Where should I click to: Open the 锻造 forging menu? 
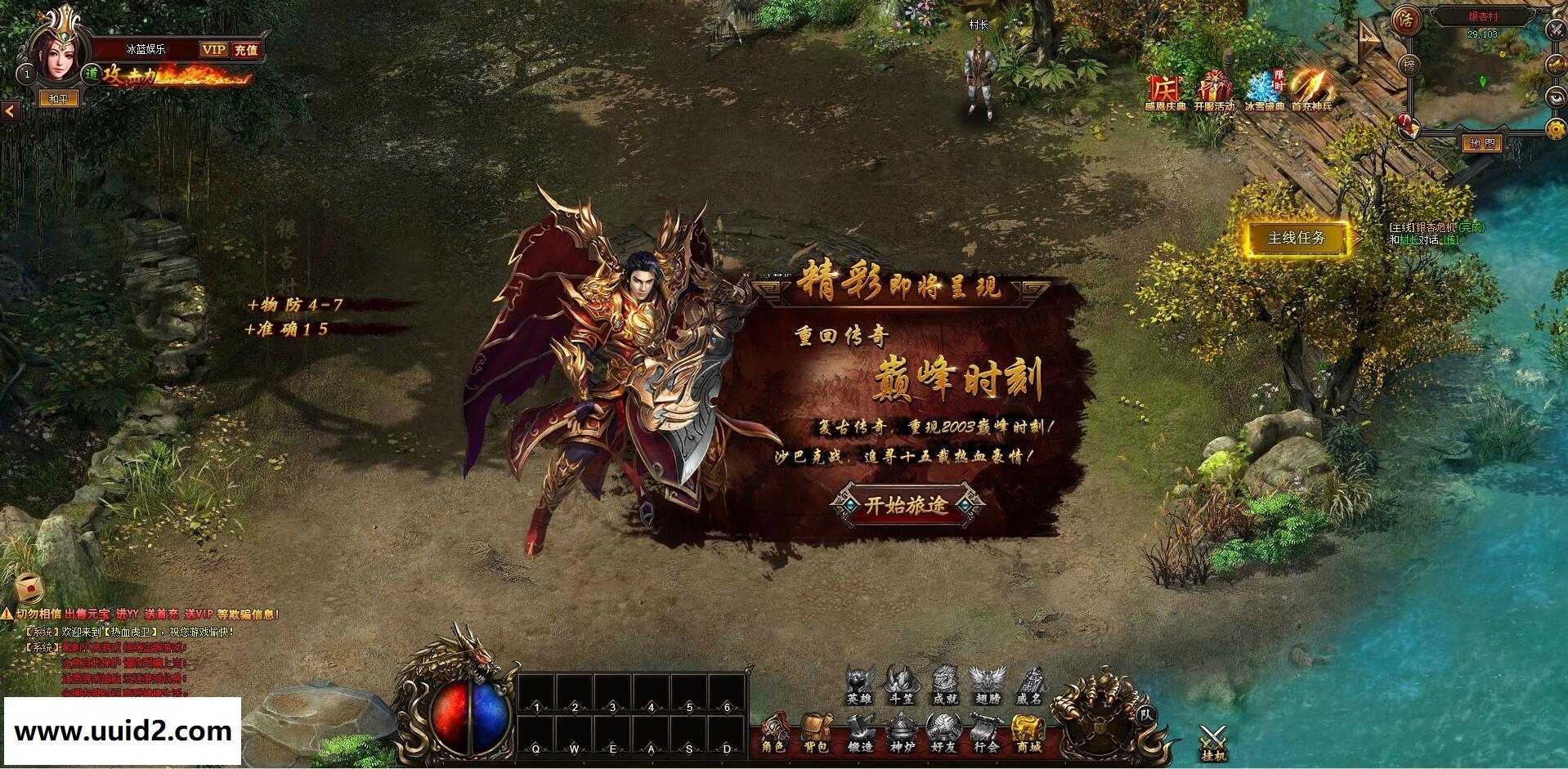[x=859, y=731]
